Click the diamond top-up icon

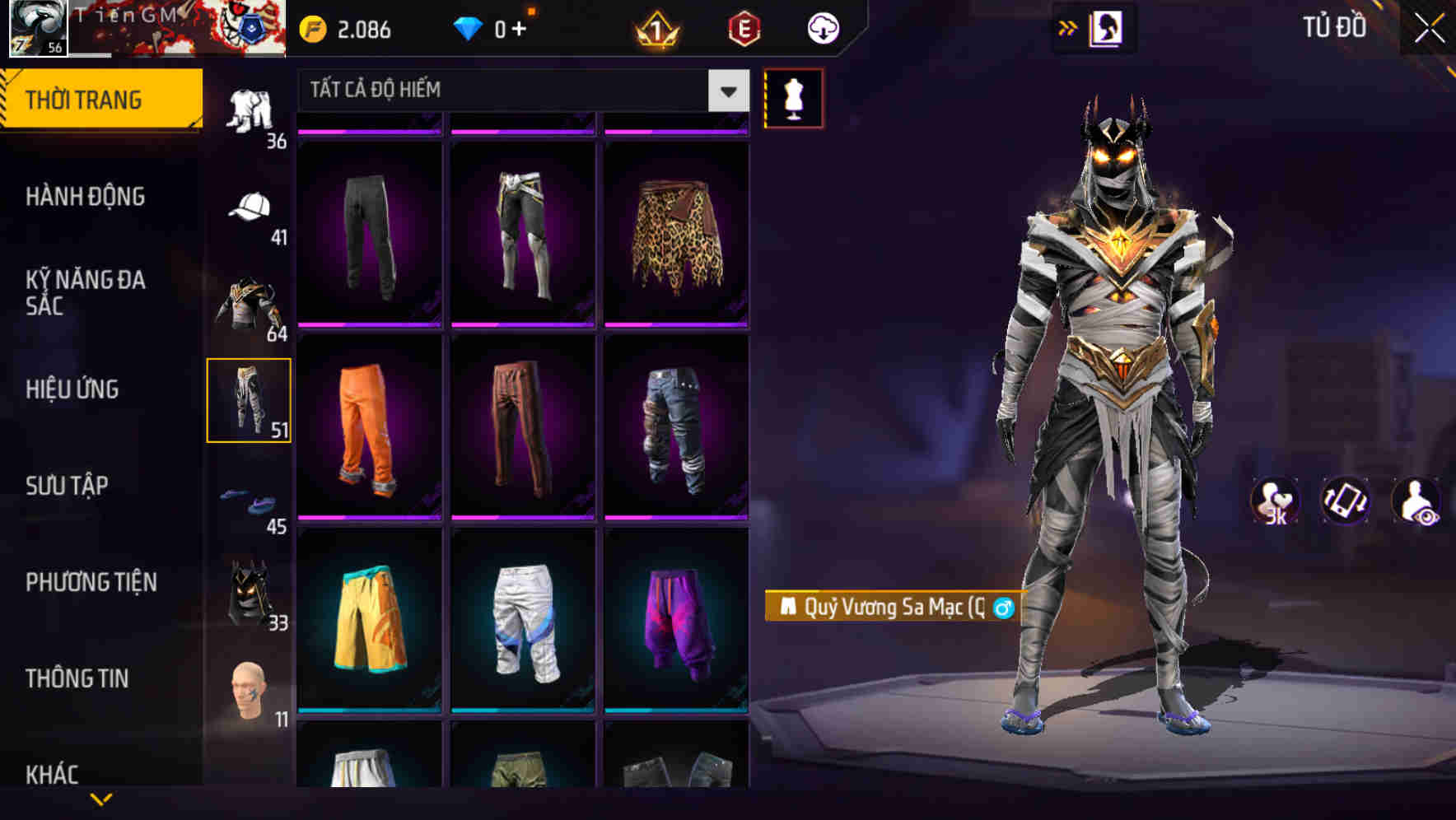point(469,27)
